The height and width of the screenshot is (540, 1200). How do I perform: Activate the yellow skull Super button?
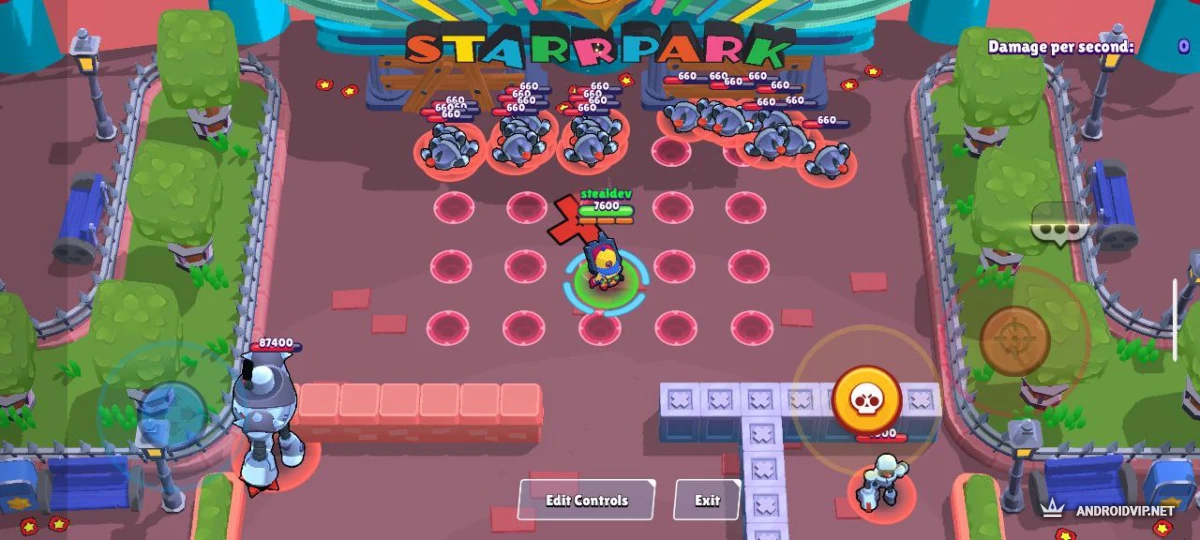[866, 399]
